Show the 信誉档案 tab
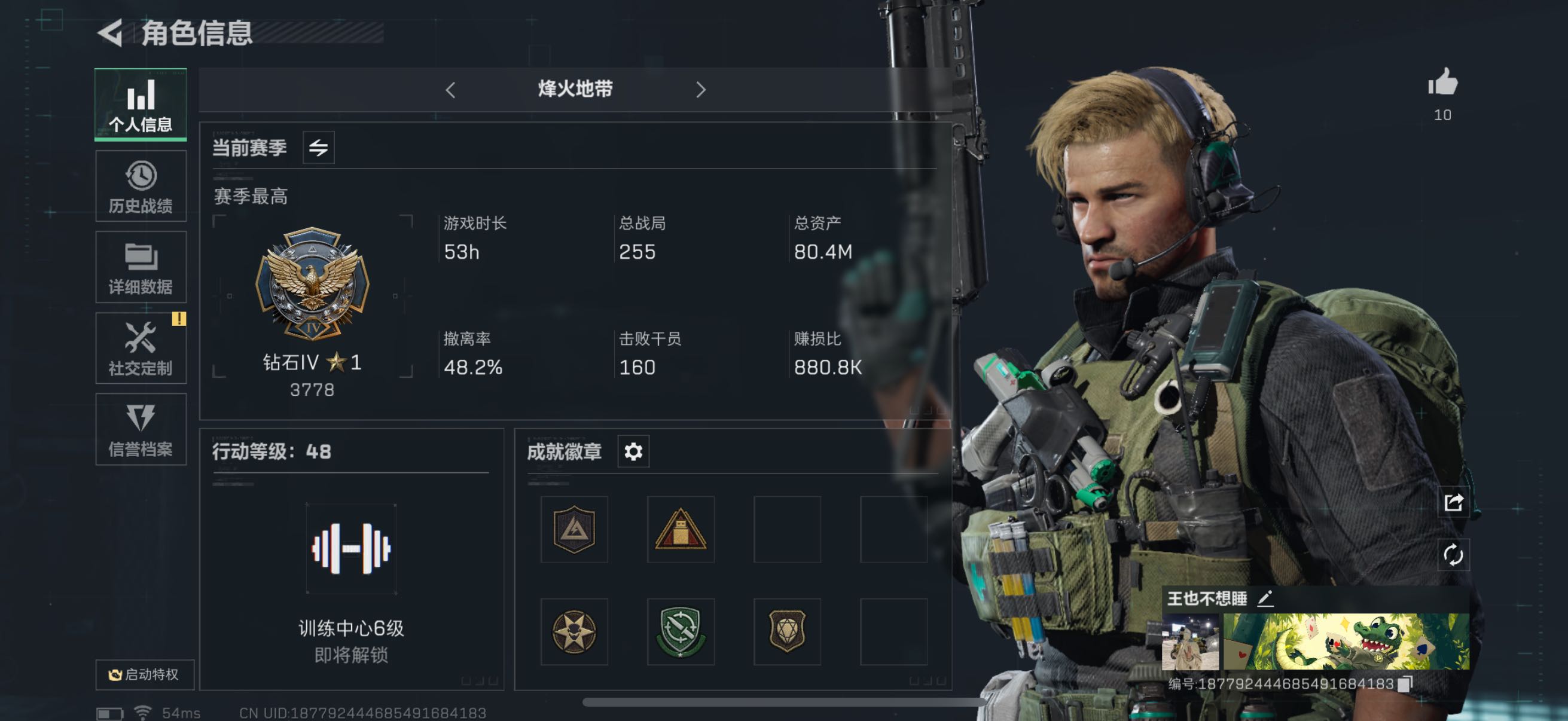The image size is (1568, 721). pos(141,430)
